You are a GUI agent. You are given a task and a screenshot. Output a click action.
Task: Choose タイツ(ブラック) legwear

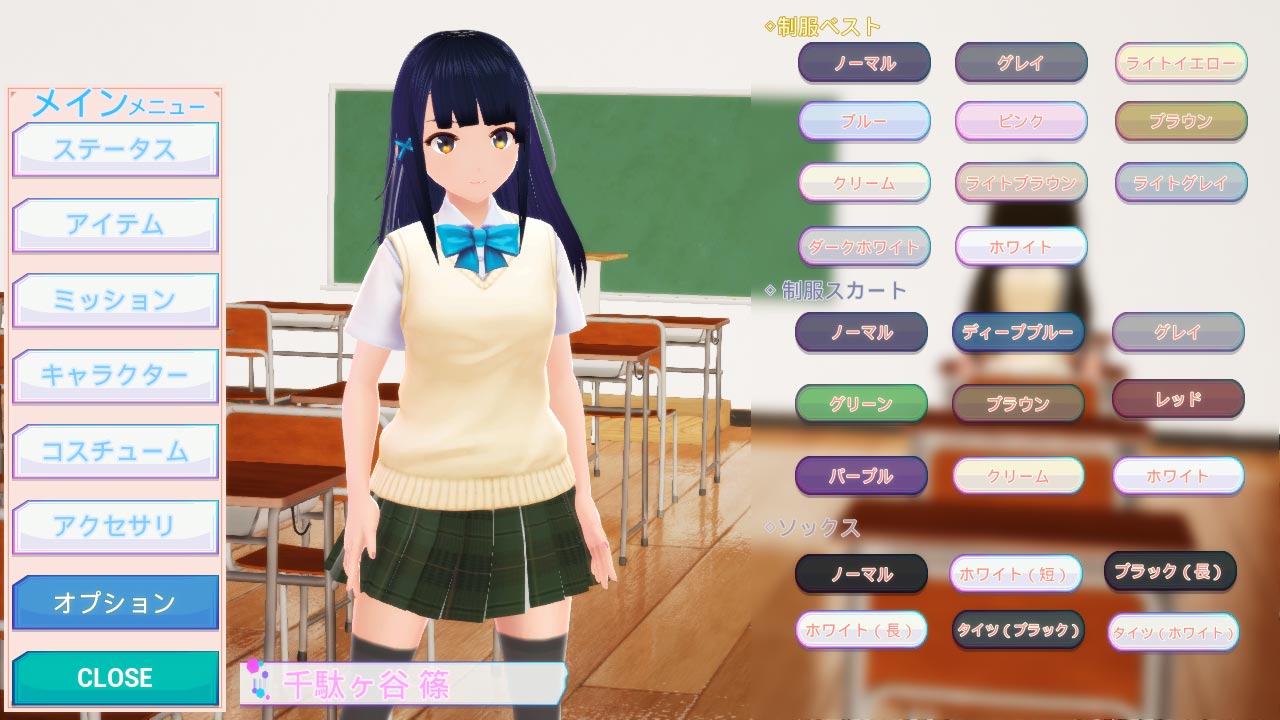click(1018, 630)
